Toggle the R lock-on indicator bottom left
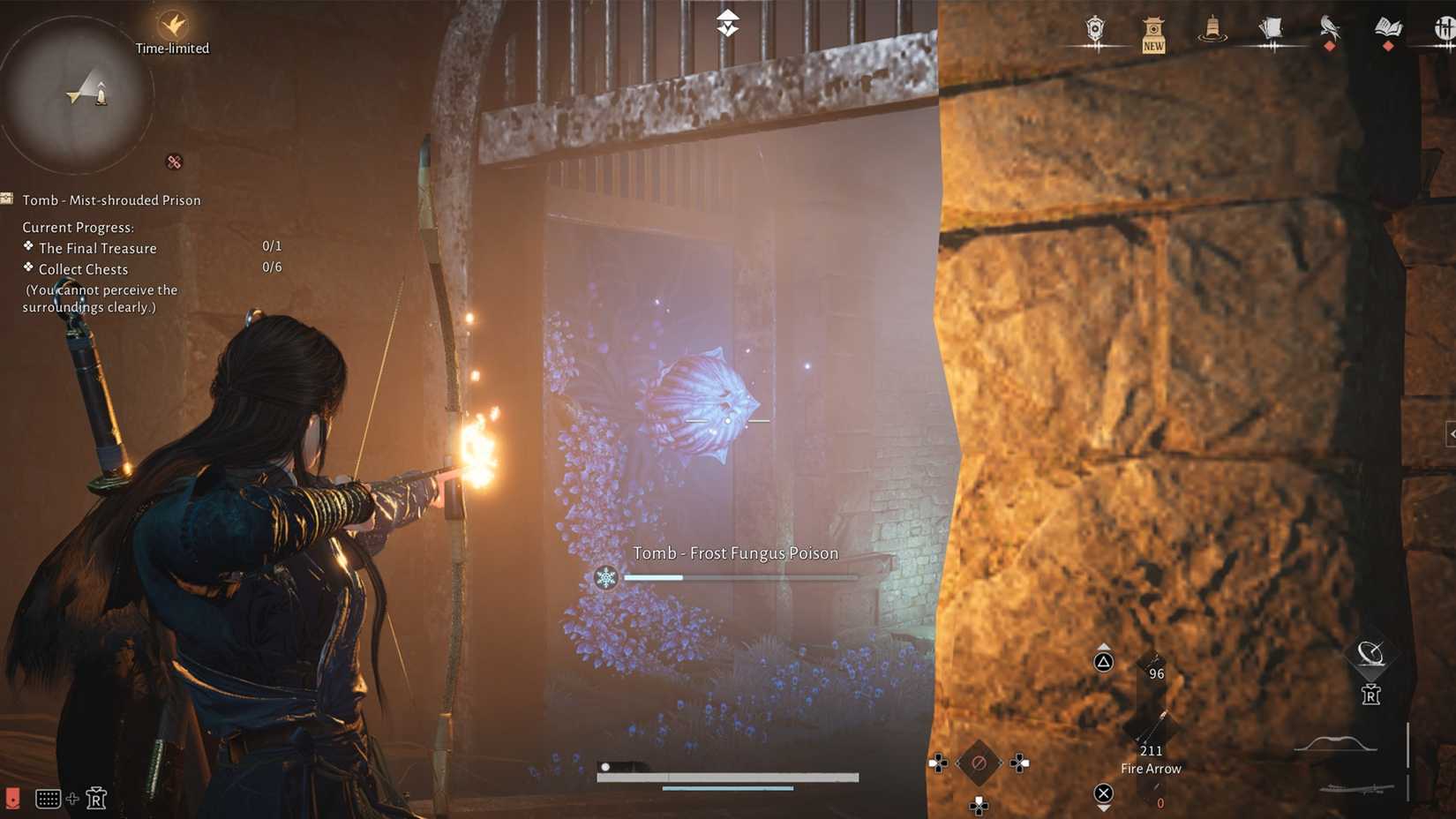1456x819 pixels. (97, 798)
